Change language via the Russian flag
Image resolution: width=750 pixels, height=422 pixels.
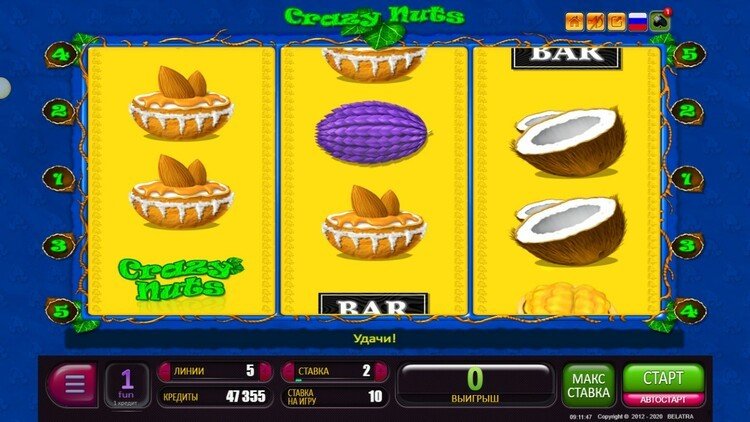637,20
